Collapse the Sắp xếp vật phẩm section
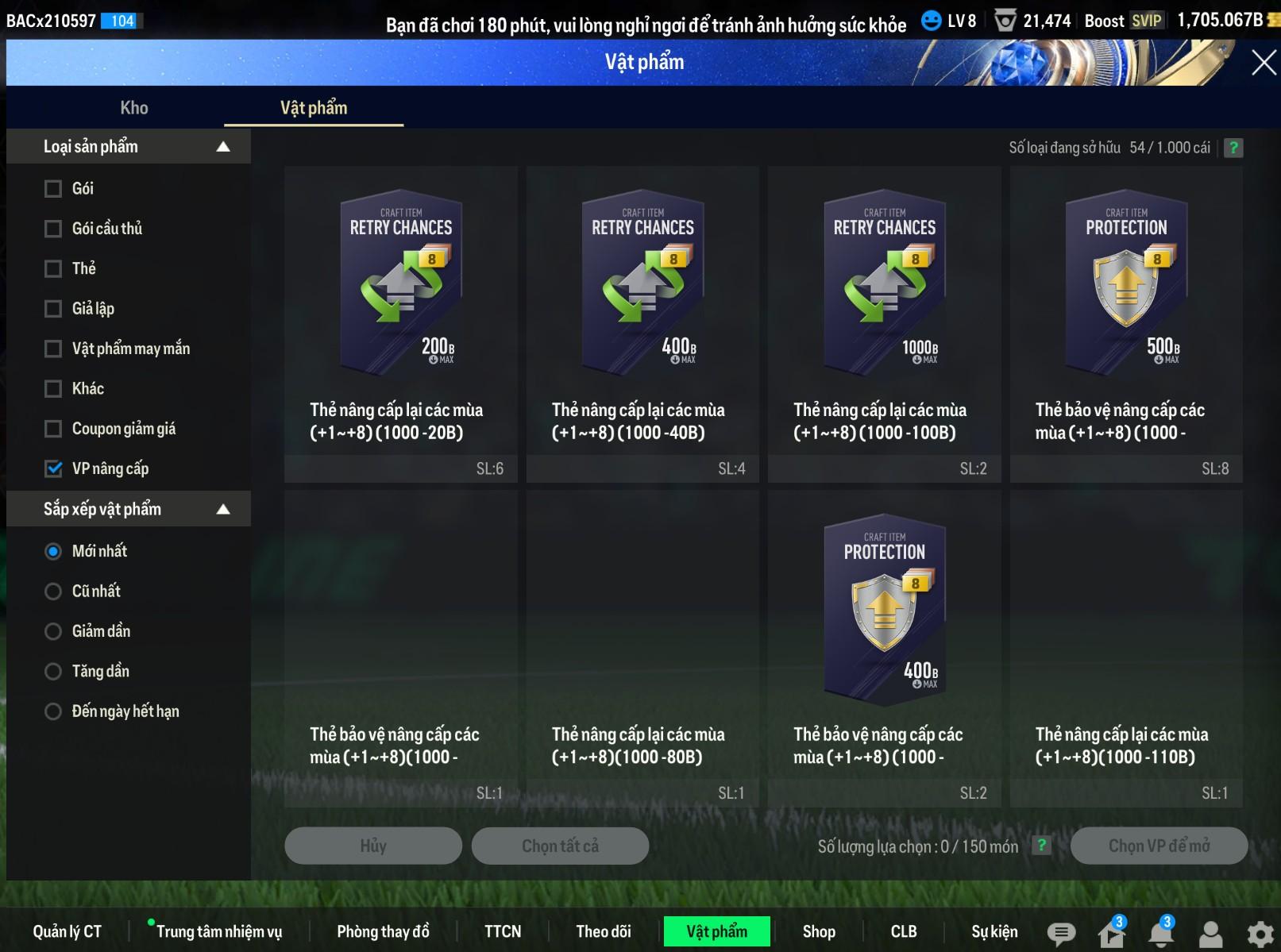 tap(223, 509)
